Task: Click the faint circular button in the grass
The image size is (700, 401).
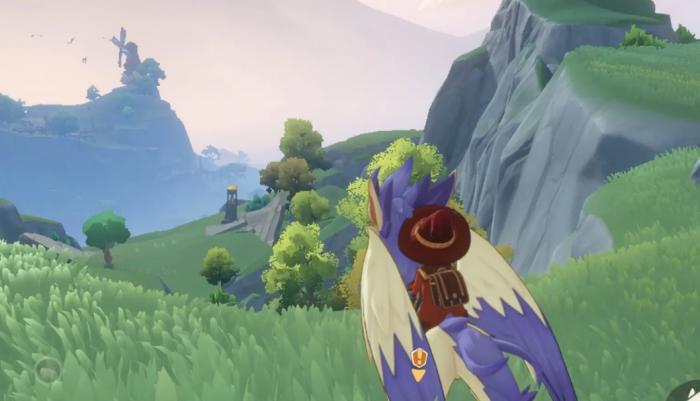Action: point(47,369)
